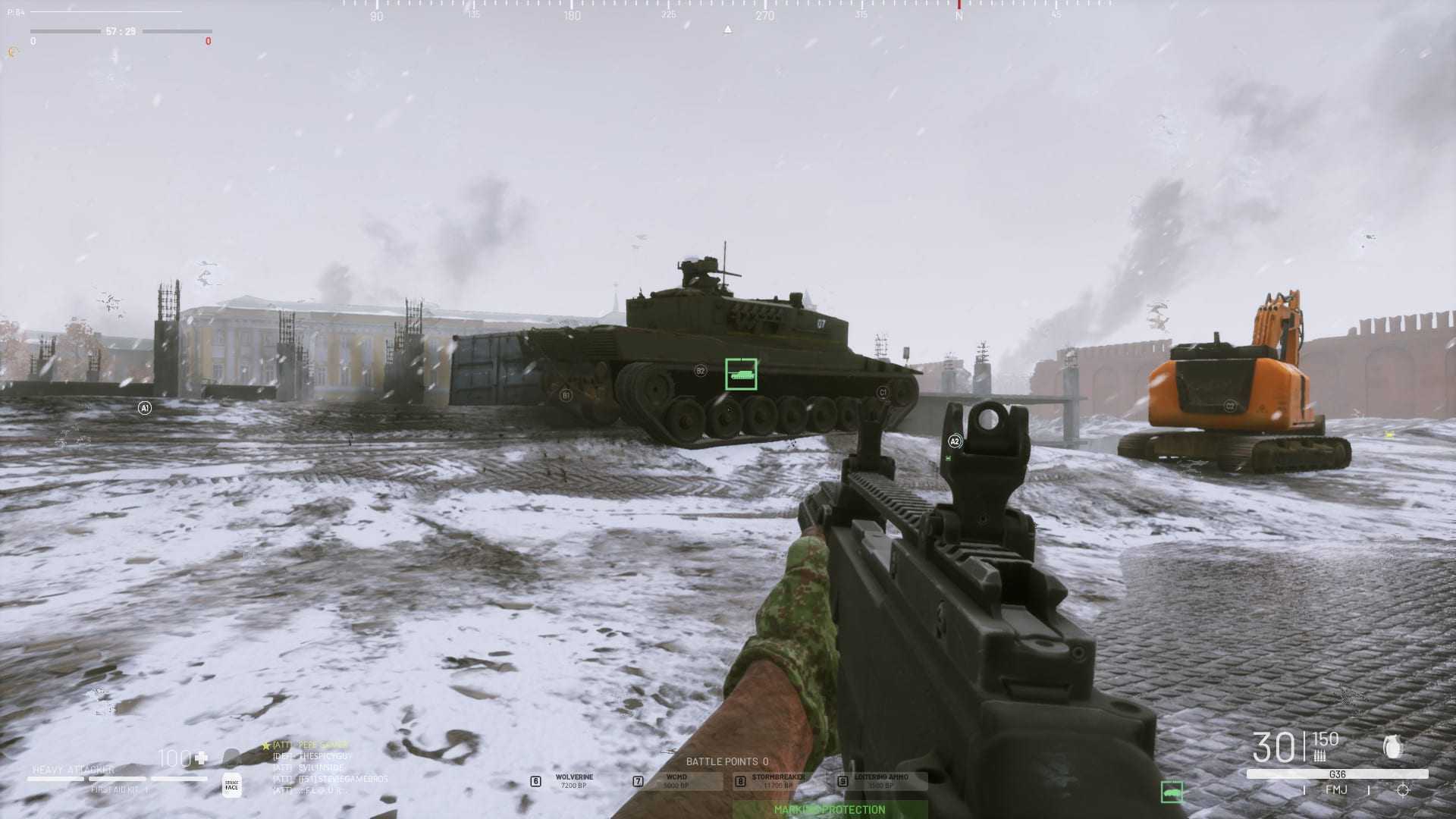Click the green tank icon beside weapon panel
Screen dimensions: 1456x819
click(1172, 792)
